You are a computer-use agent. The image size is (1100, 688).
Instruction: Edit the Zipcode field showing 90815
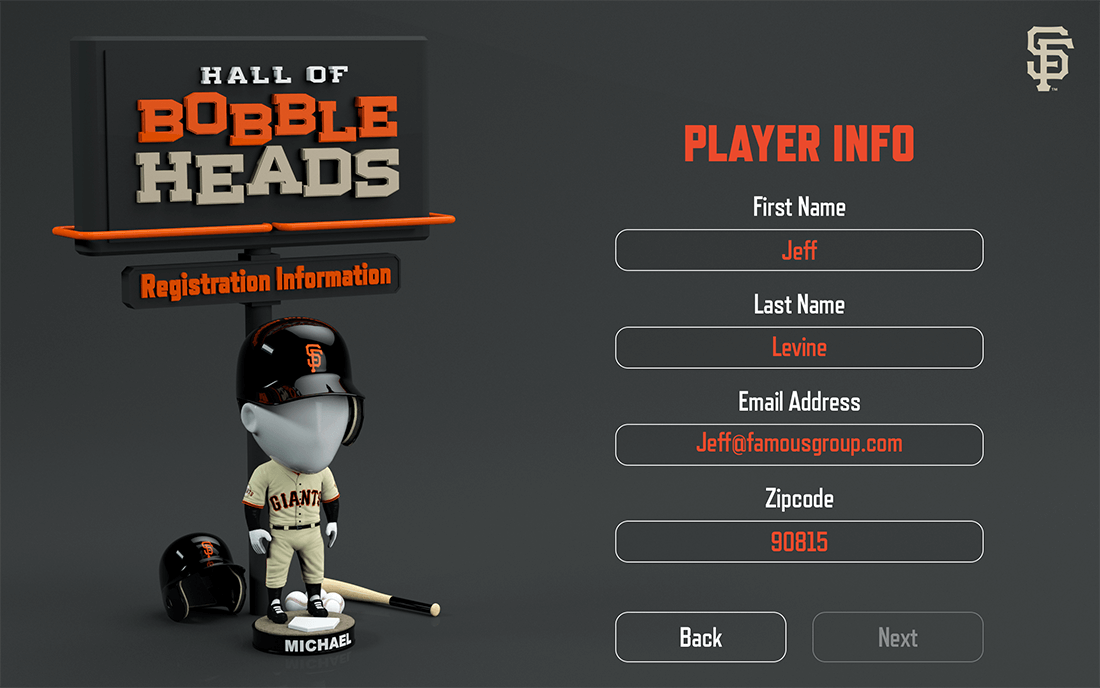pyautogui.click(x=799, y=541)
